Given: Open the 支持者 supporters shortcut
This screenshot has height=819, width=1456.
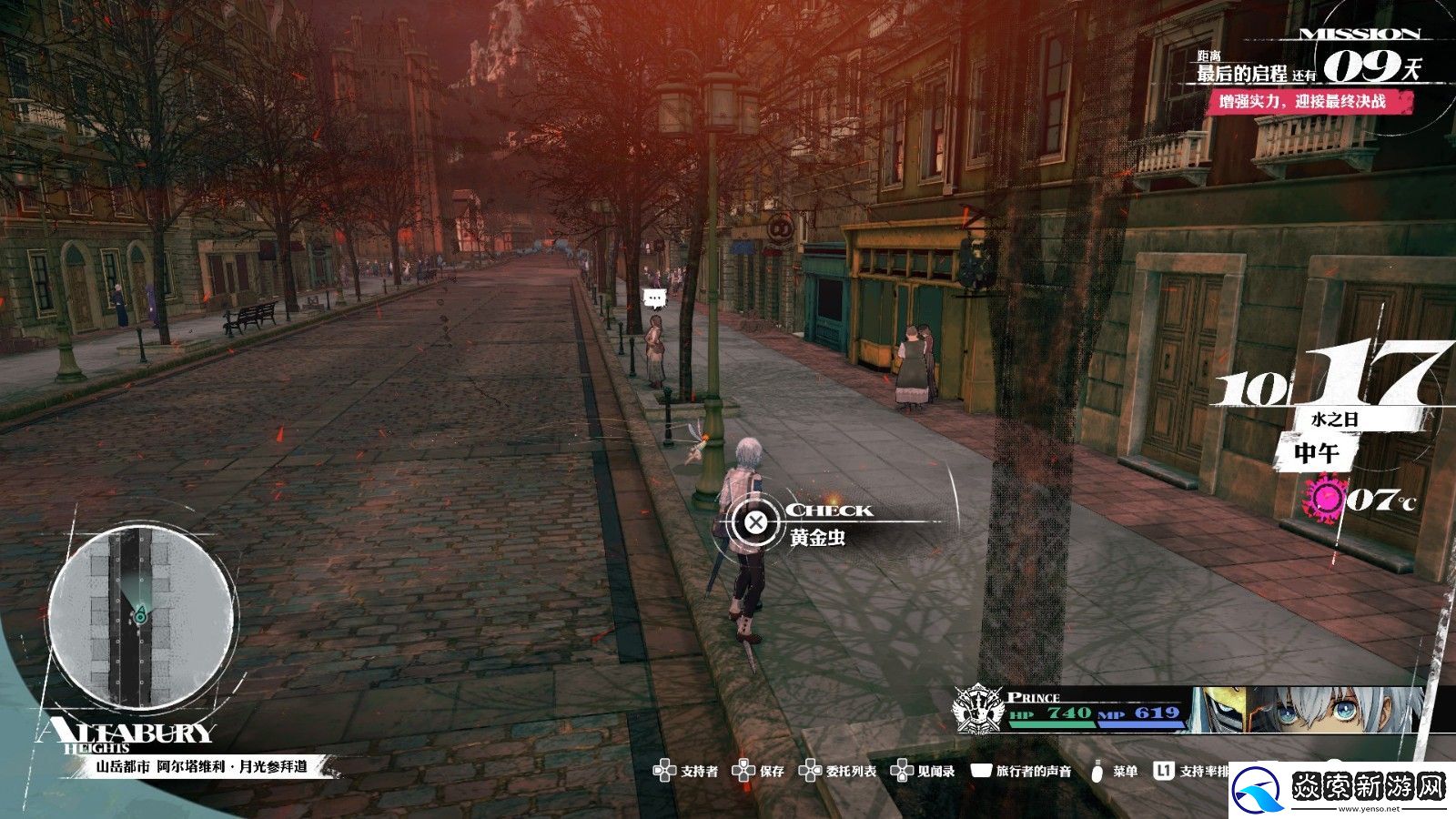Looking at the screenshot, I should click(x=687, y=771).
